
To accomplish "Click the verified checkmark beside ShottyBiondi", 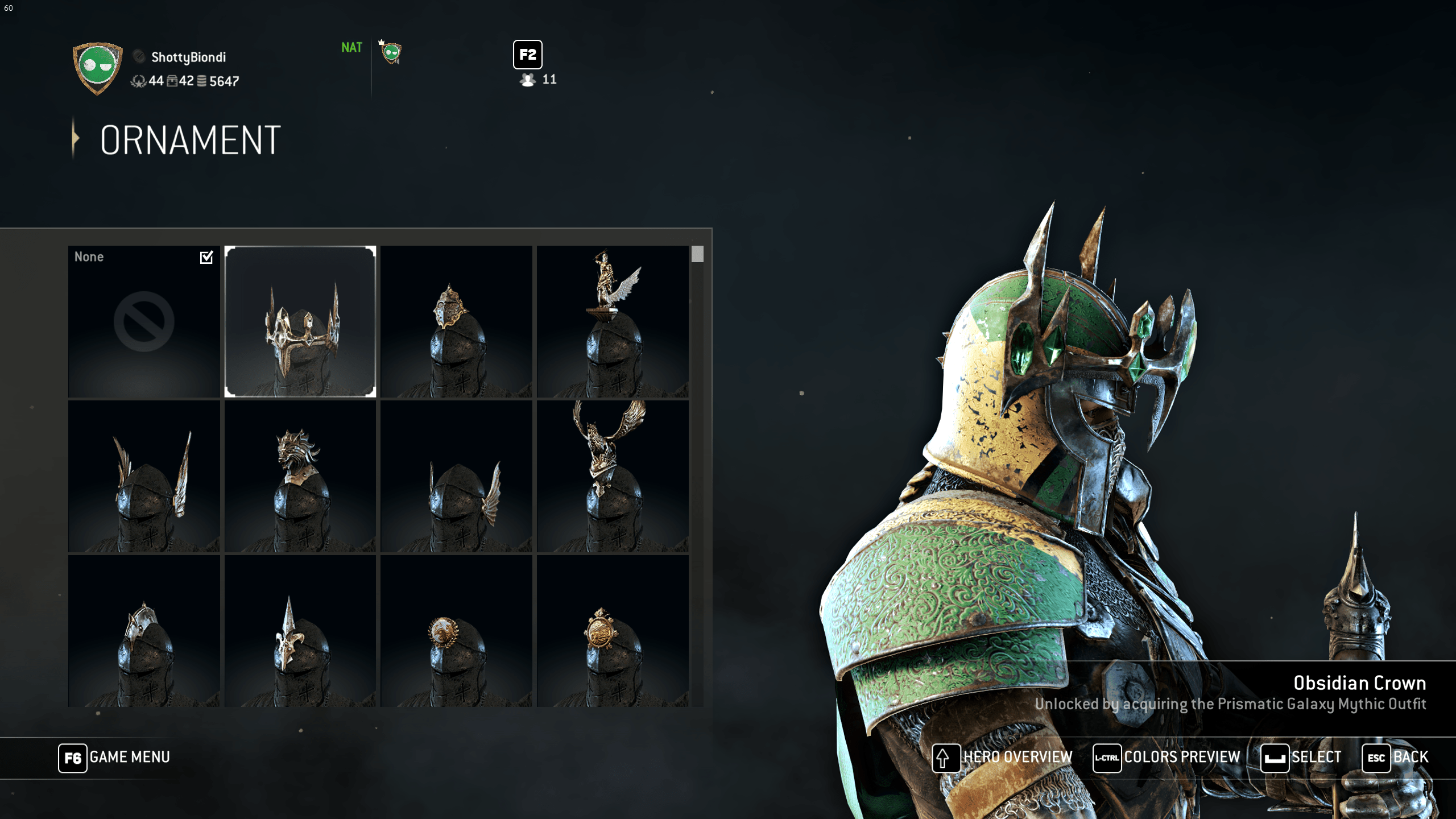I will tap(138, 56).
